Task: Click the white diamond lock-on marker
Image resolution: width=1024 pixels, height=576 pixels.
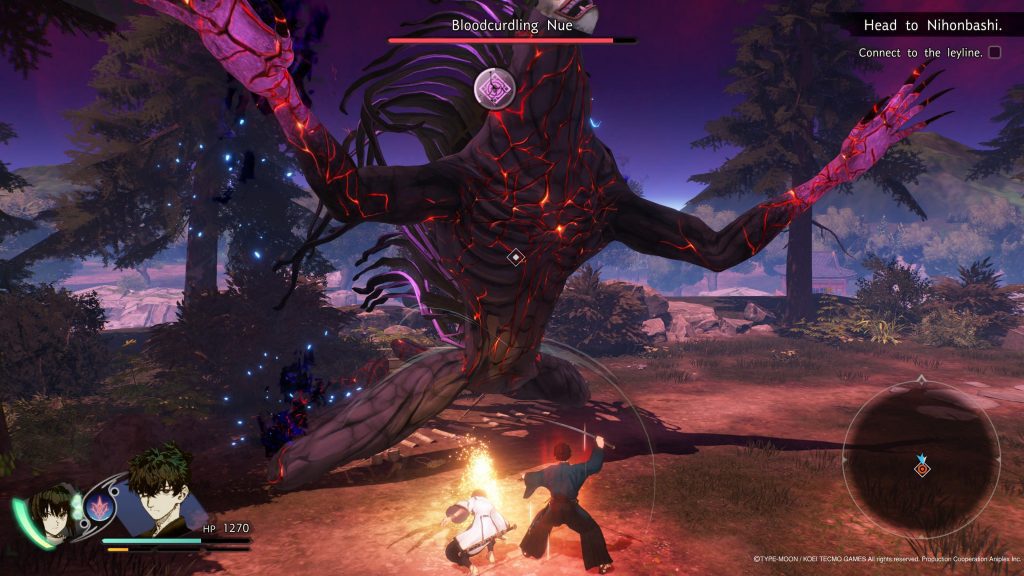Action: 515,257
